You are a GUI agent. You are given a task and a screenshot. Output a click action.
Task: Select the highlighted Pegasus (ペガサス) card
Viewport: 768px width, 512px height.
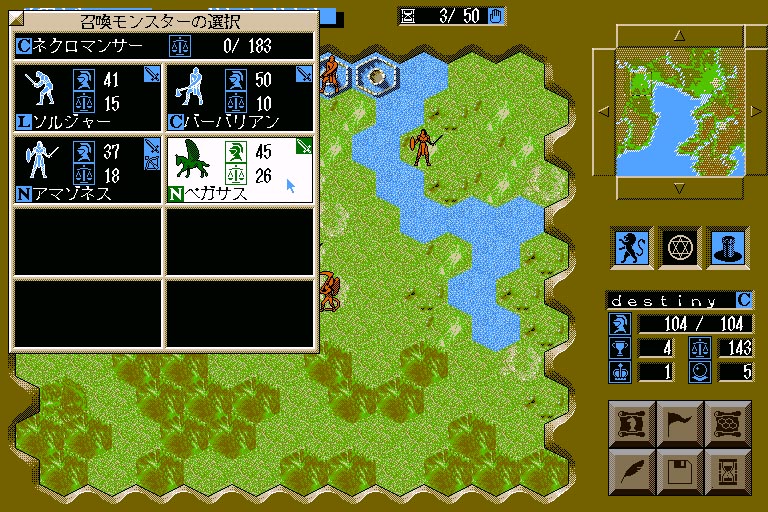tap(240, 169)
